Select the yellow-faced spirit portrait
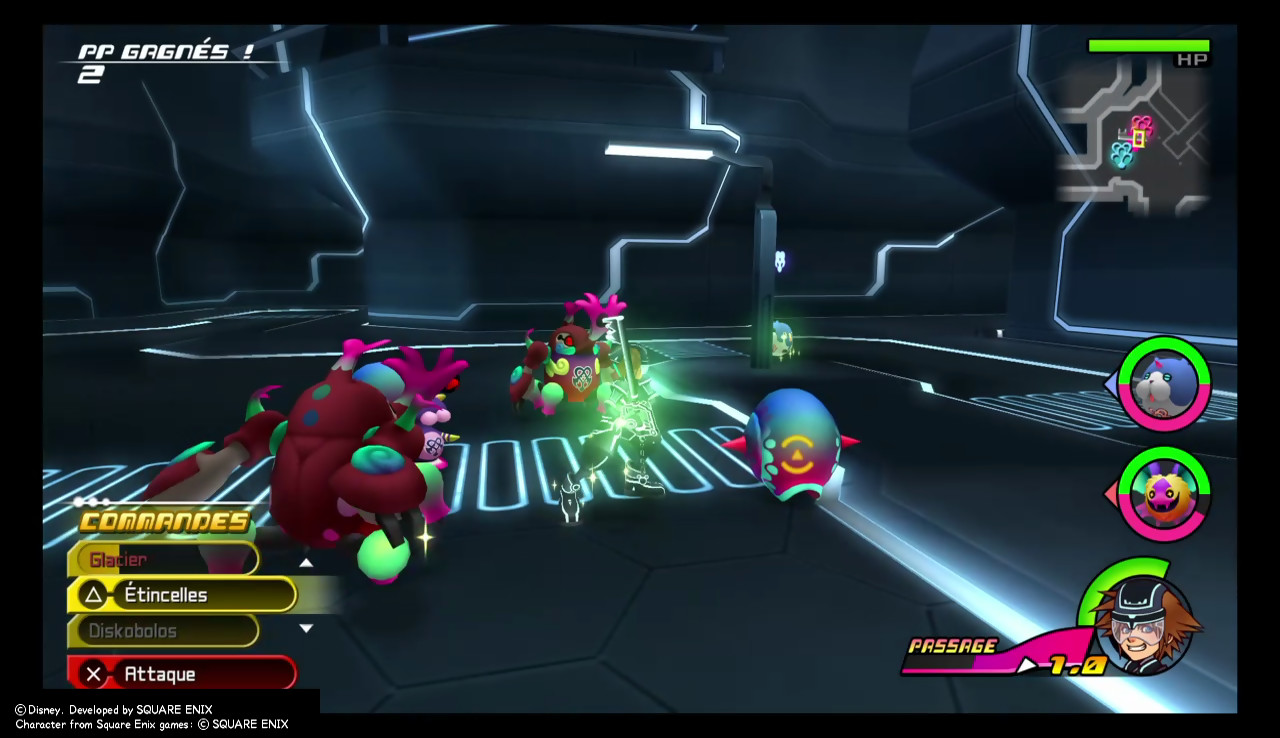 [x=1163, y=493]
